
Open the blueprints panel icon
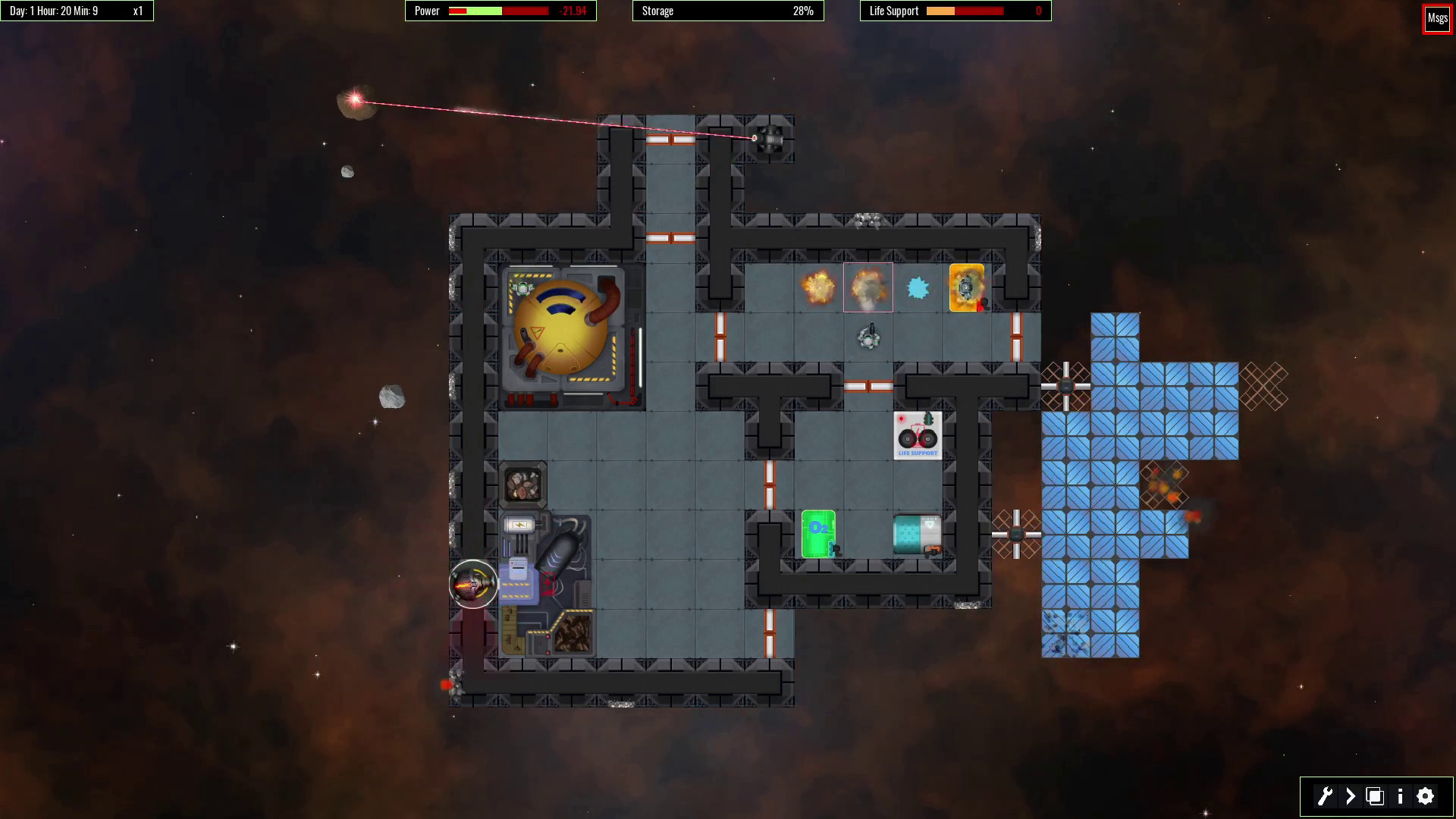click(x=1376, y=796)
